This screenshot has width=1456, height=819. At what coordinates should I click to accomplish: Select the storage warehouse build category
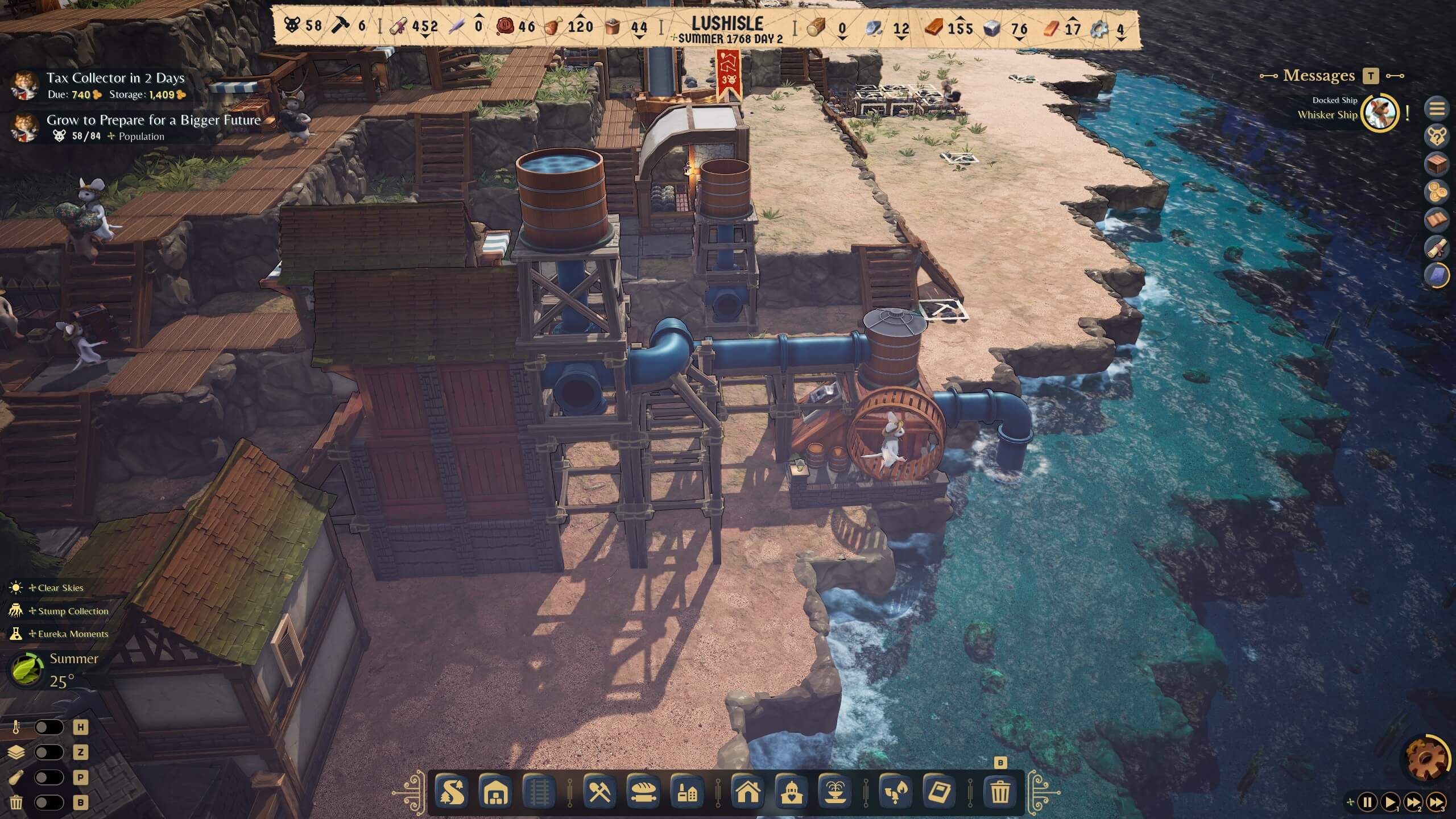494,792
